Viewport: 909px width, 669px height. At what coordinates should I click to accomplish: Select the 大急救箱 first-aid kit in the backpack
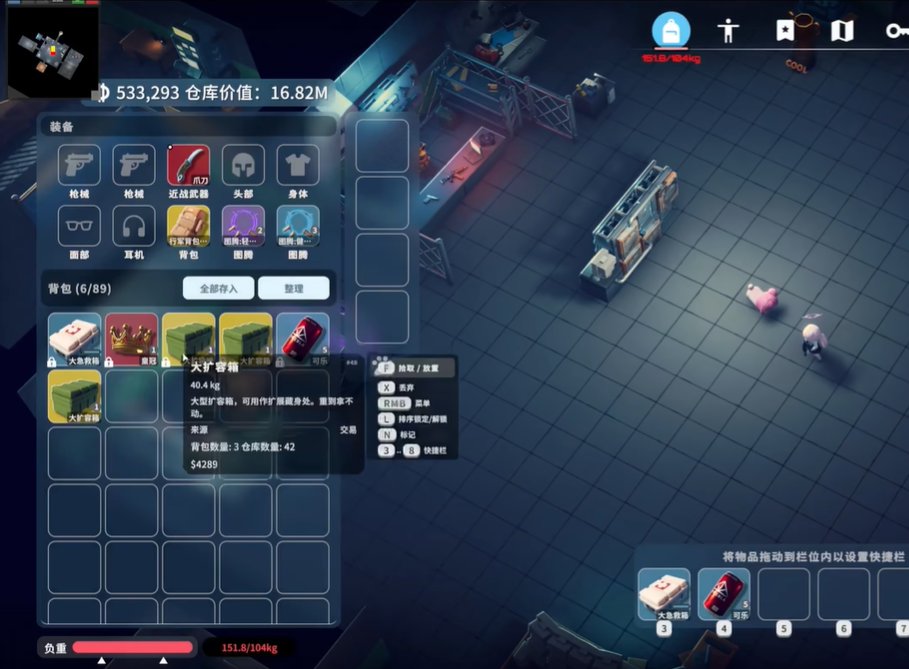point(75,339)
